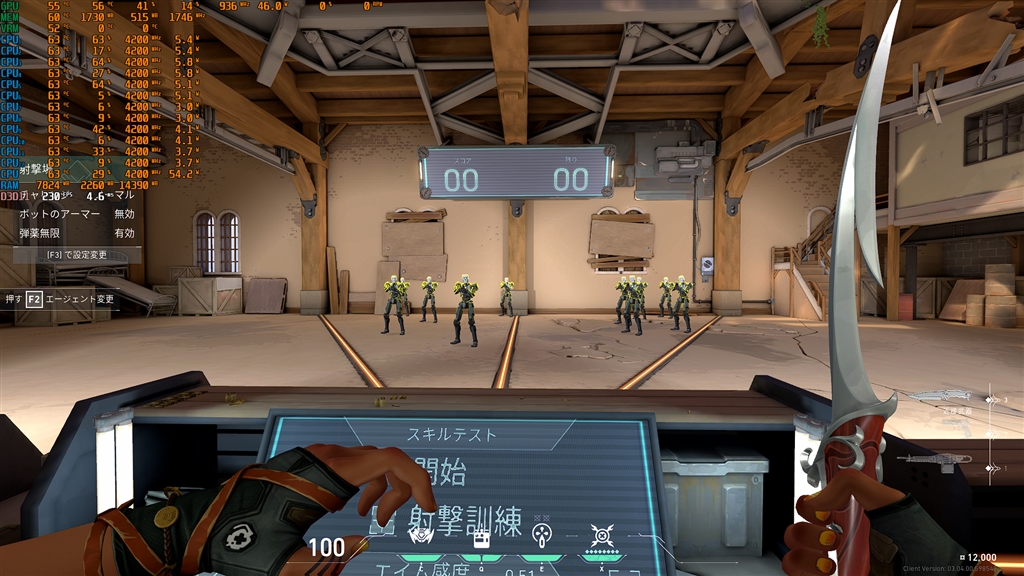Screen dimensions: 1024x576
Task: Equip the machine gun primary weapon
Action: (933, 459)
